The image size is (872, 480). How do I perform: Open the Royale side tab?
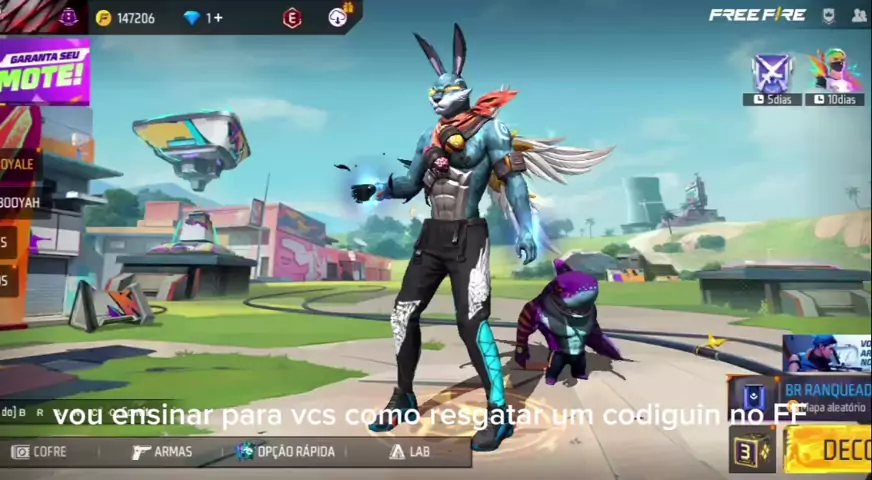coord(18,164)
